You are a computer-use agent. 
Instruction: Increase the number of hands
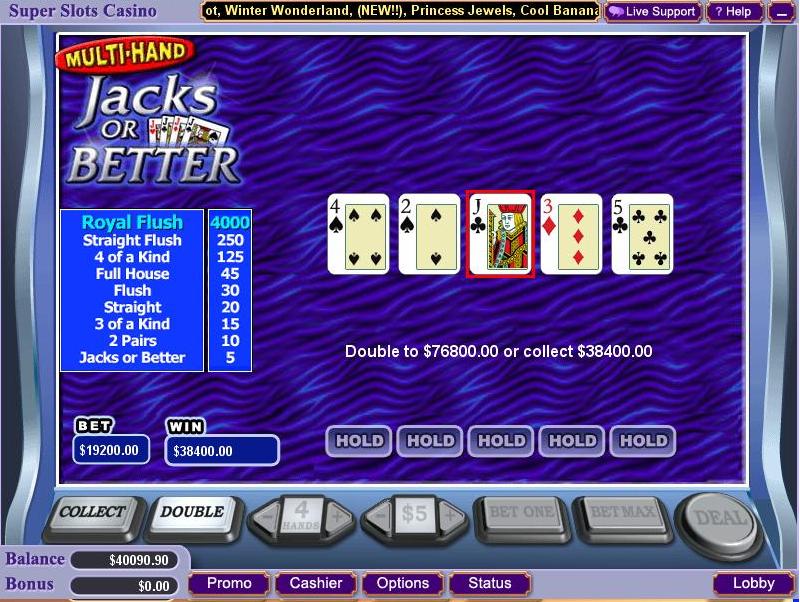pos(338,517)
